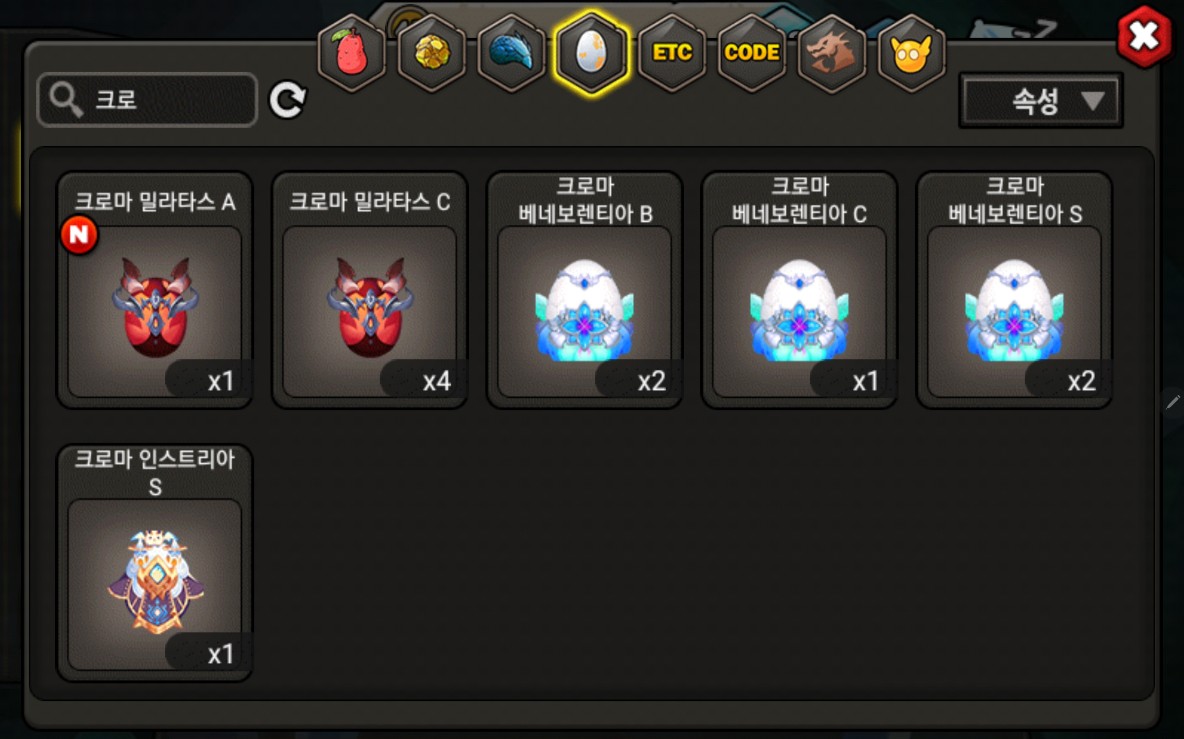Close the inventory with the red X
This screenshot has height=739, width=1184.
tap(1144, 37)
